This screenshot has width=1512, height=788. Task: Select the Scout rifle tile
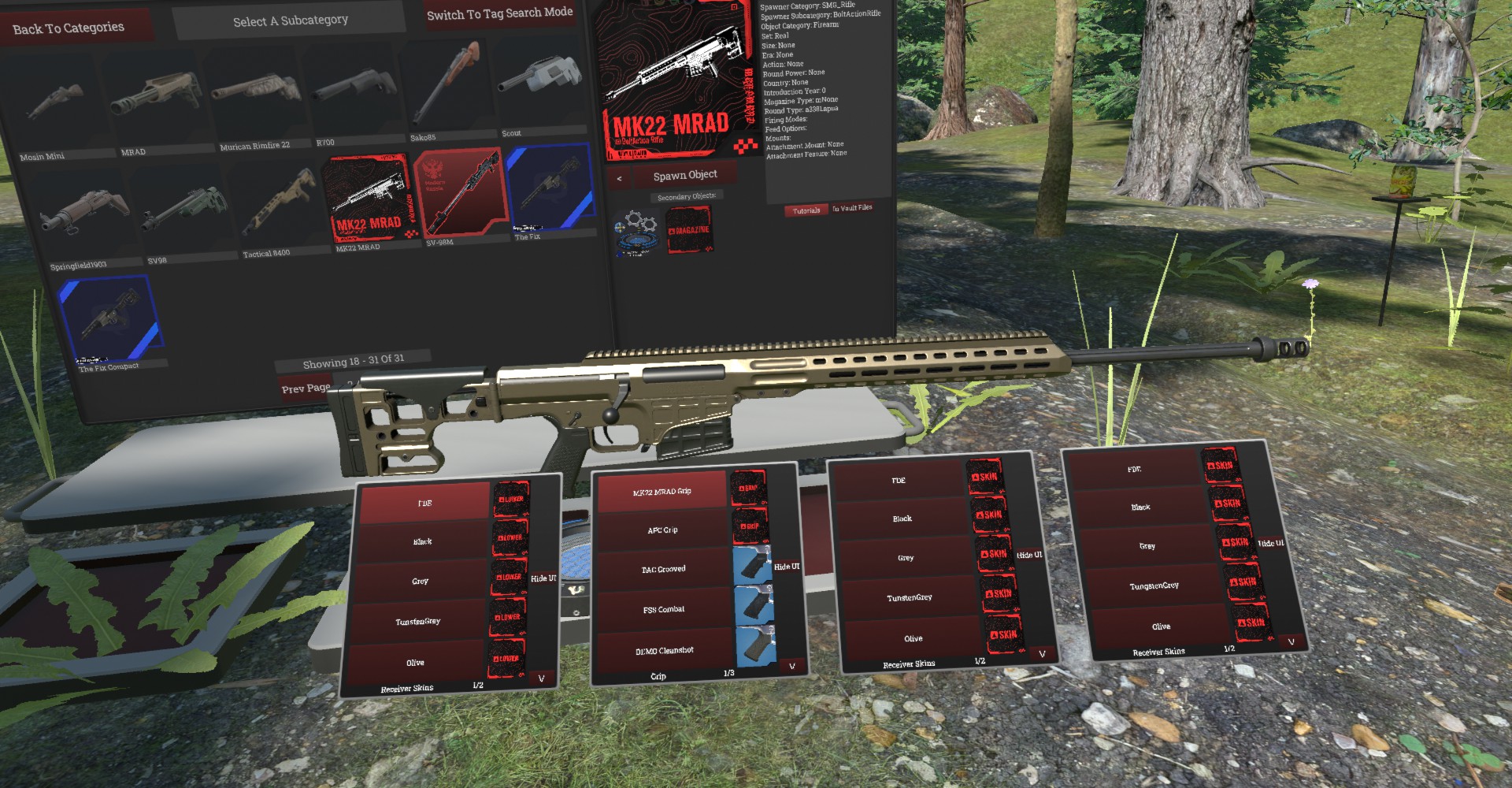(x=540, y=83)
